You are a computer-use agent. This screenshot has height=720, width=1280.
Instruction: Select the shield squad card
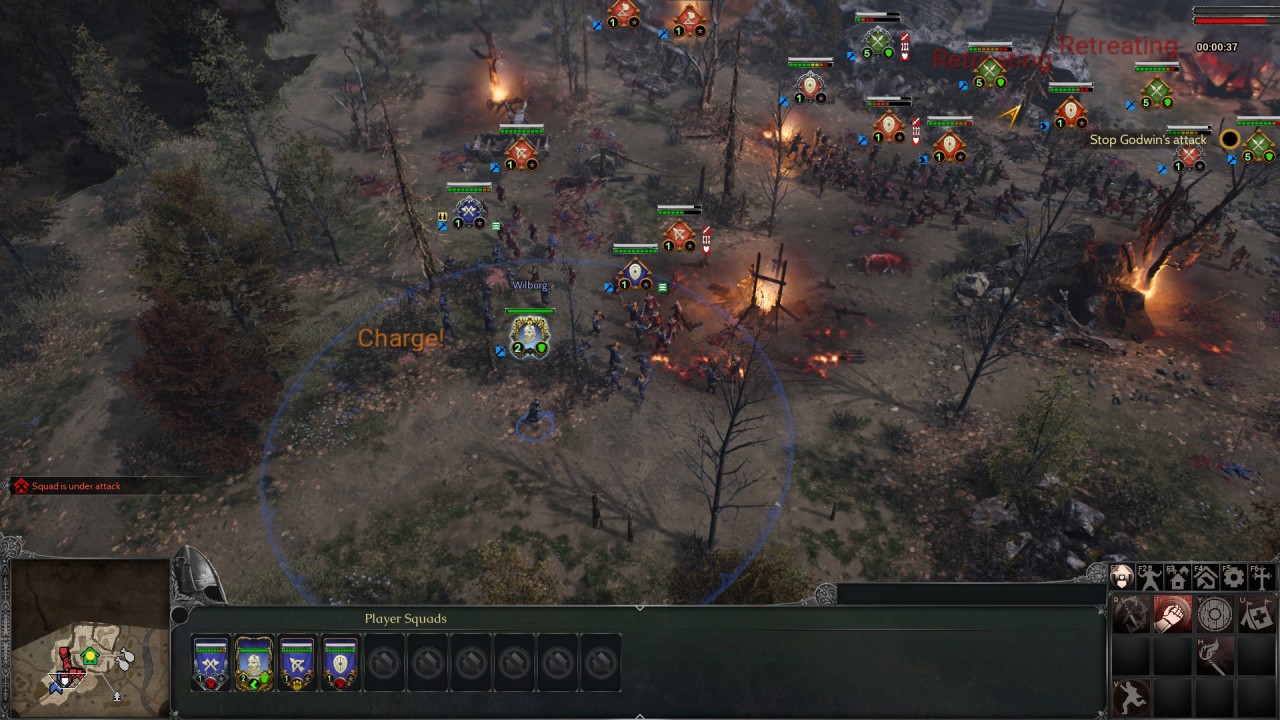340,664
